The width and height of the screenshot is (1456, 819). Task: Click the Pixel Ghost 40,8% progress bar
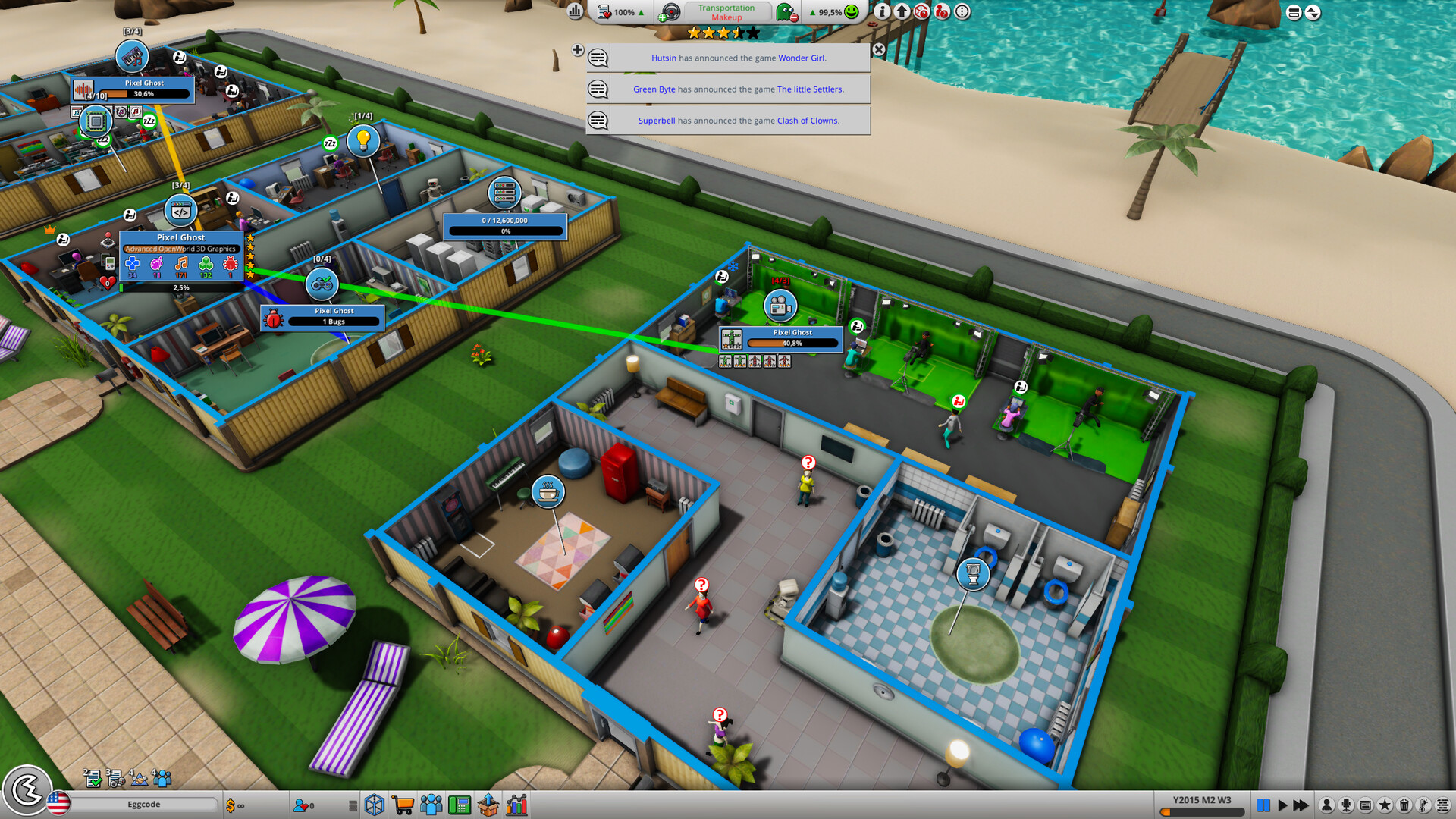791,344
